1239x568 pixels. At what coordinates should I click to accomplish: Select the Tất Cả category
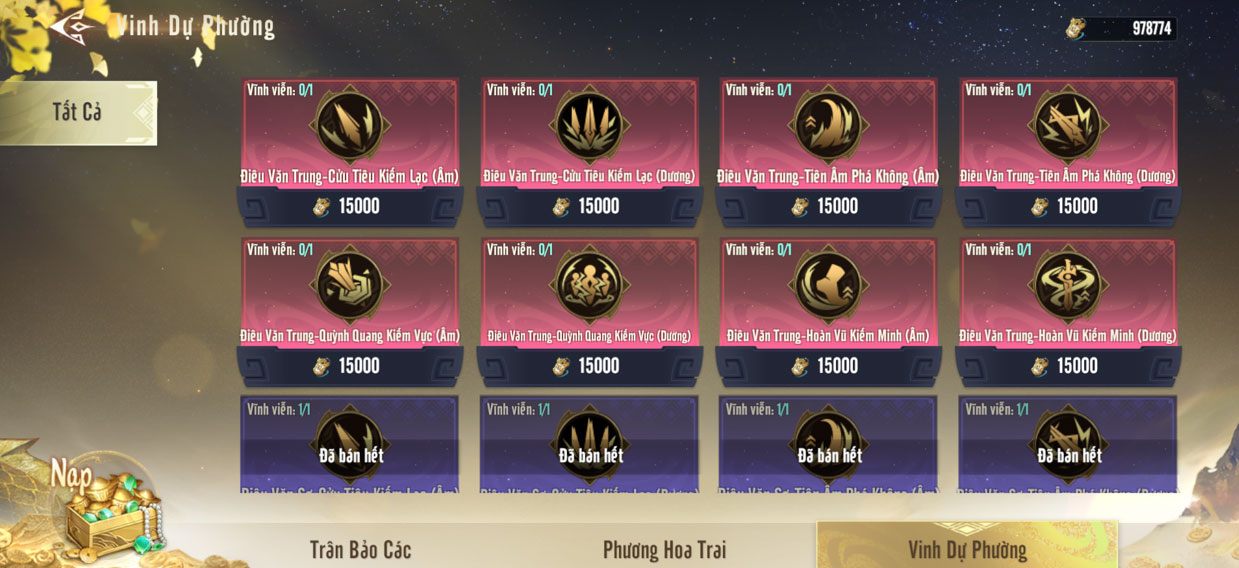(x=78, y=112)
